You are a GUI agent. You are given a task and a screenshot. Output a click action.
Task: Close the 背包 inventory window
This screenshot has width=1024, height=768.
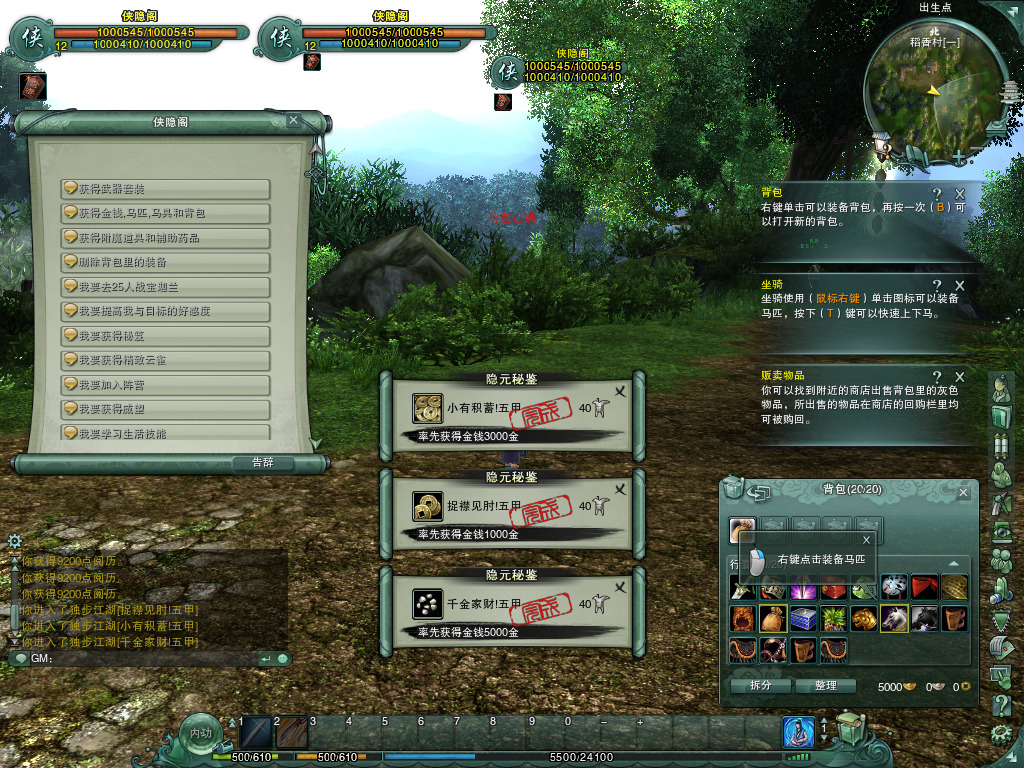click(x=963, y=492)
